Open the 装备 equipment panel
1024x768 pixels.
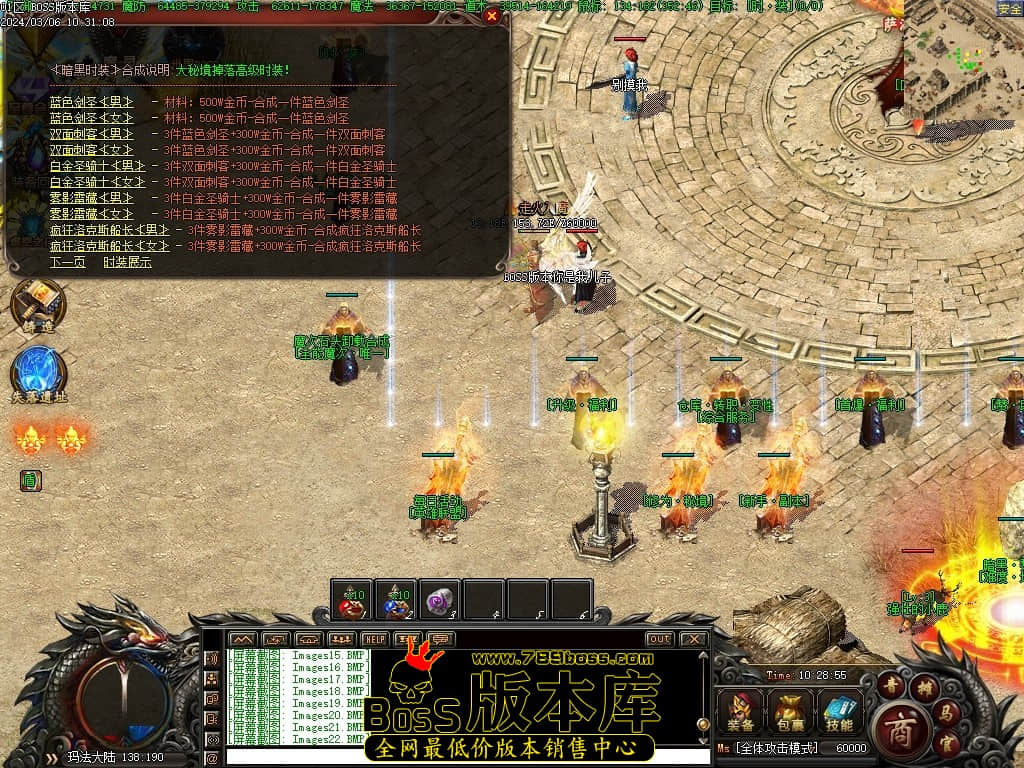pos(741,712)
